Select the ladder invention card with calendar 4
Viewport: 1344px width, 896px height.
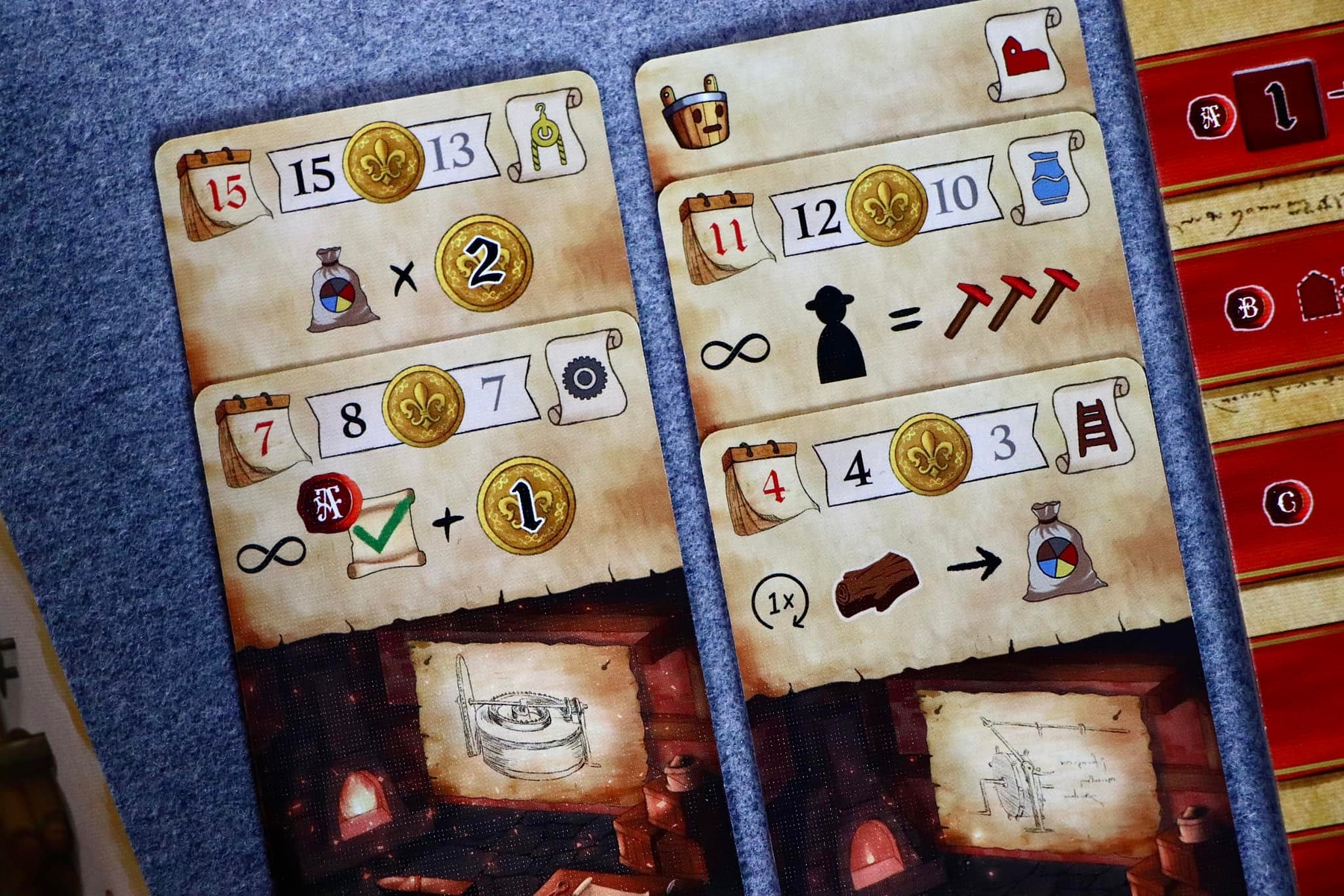(934, 538)
